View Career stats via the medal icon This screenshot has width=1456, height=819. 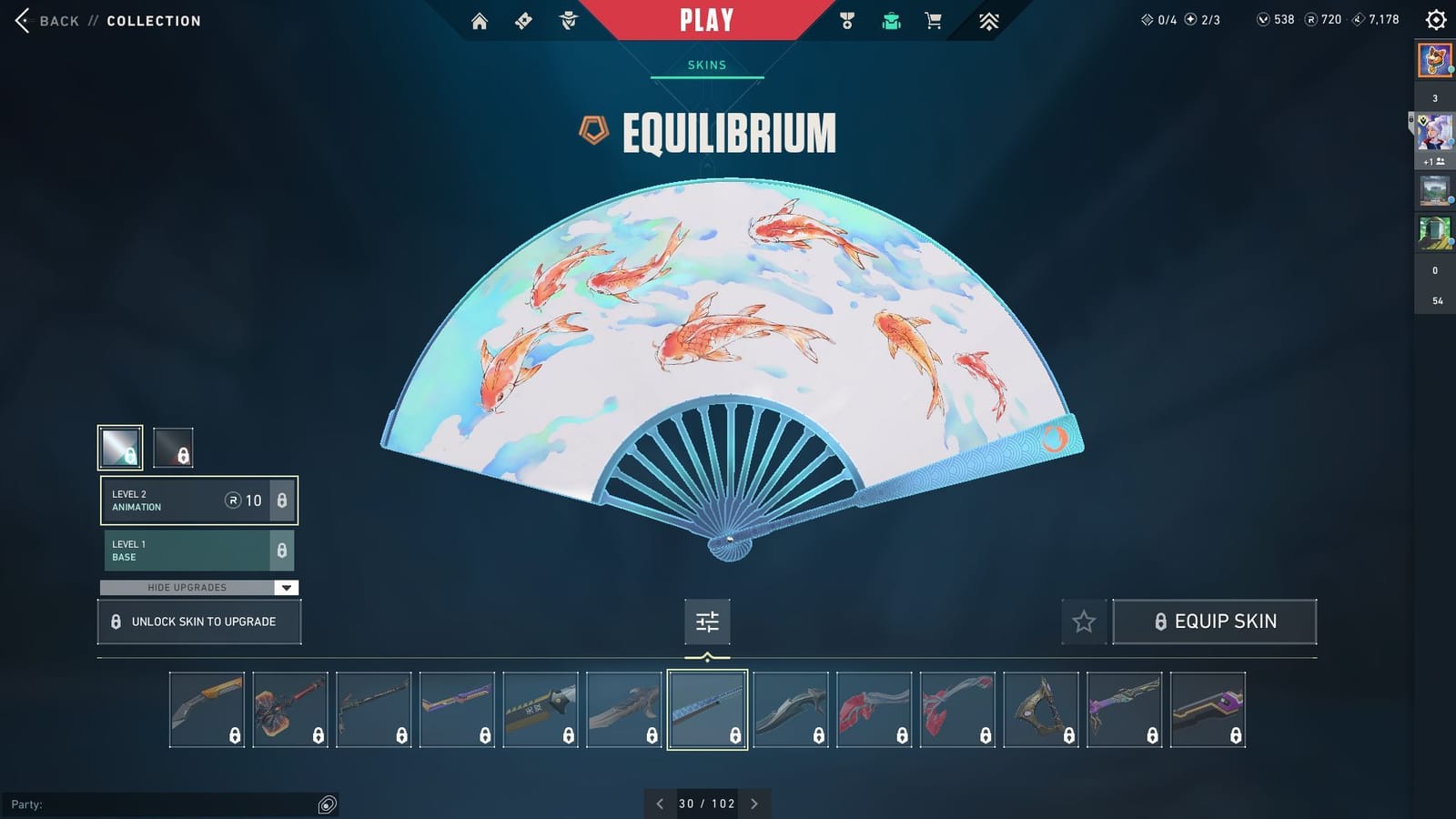(x=848, y=20)
